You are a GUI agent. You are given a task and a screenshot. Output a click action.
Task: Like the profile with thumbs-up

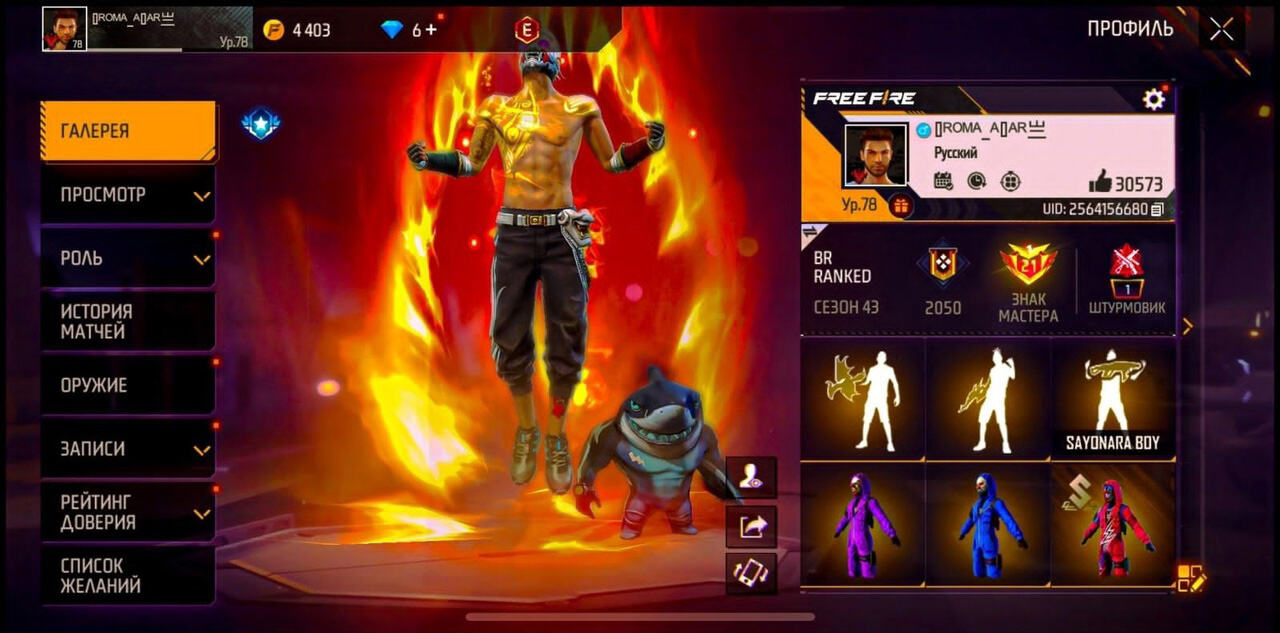coord(1100,182)
